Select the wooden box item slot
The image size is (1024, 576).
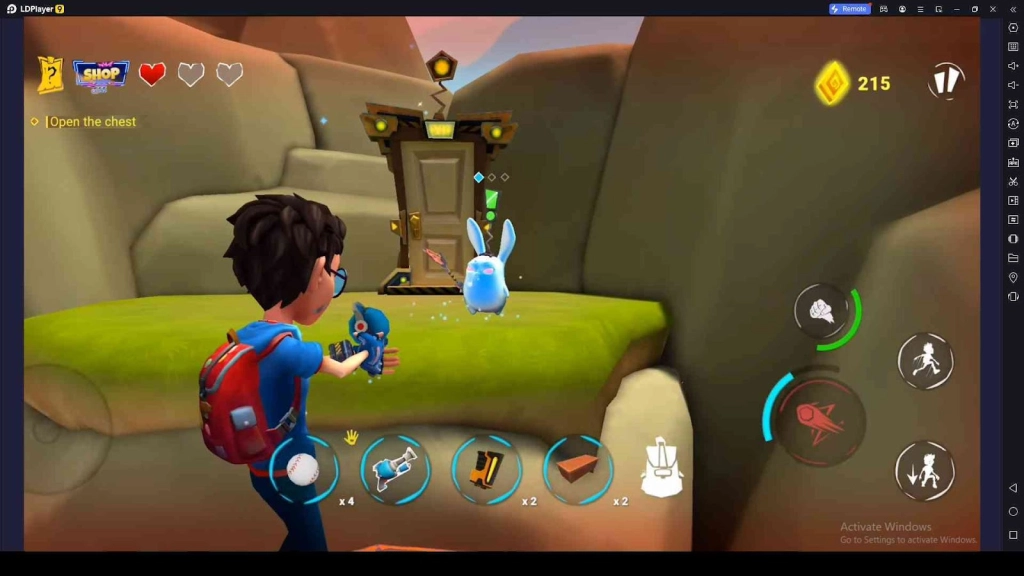[578, 468]
